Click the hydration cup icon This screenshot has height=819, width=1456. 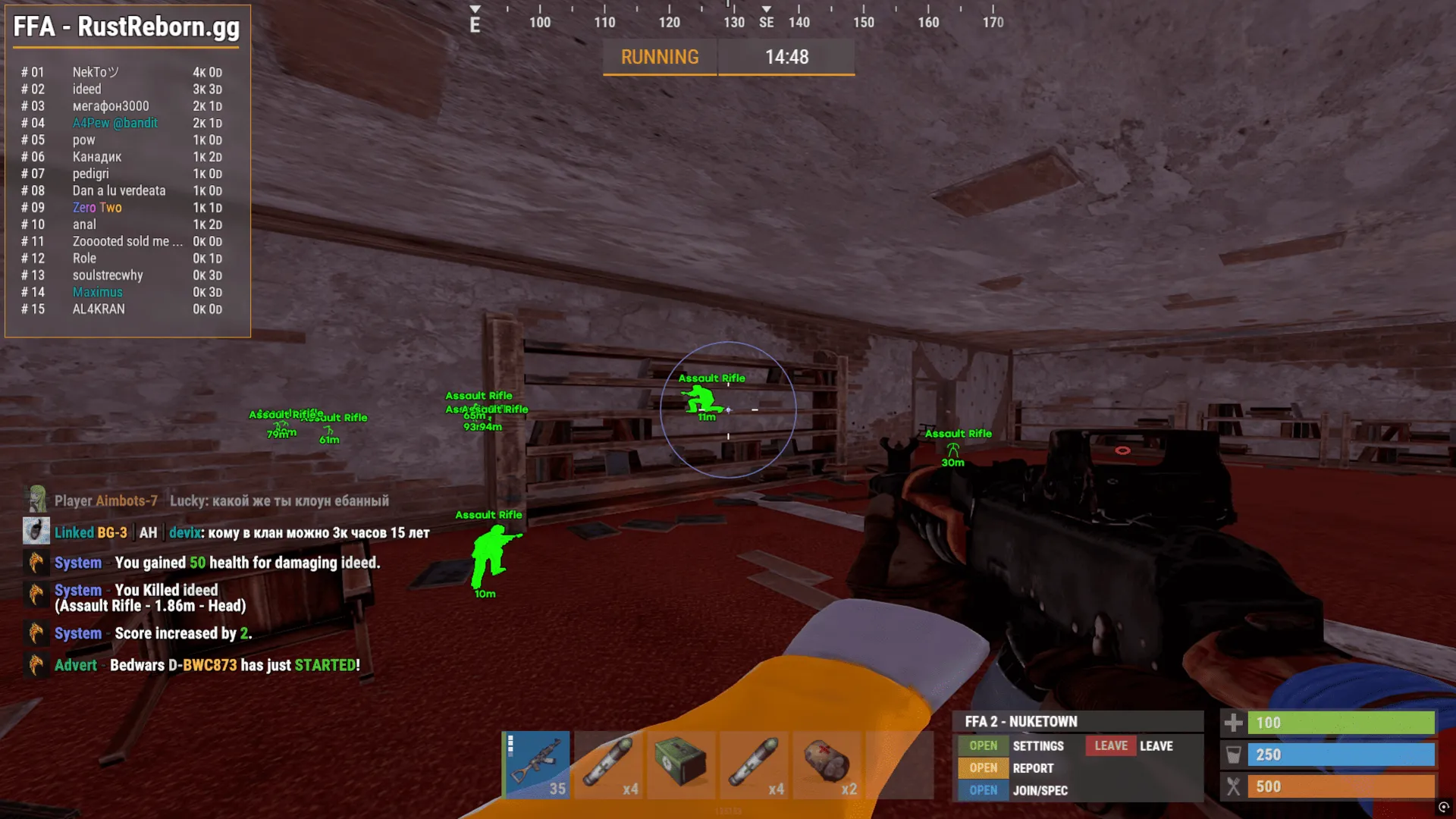click(1235, 755)
